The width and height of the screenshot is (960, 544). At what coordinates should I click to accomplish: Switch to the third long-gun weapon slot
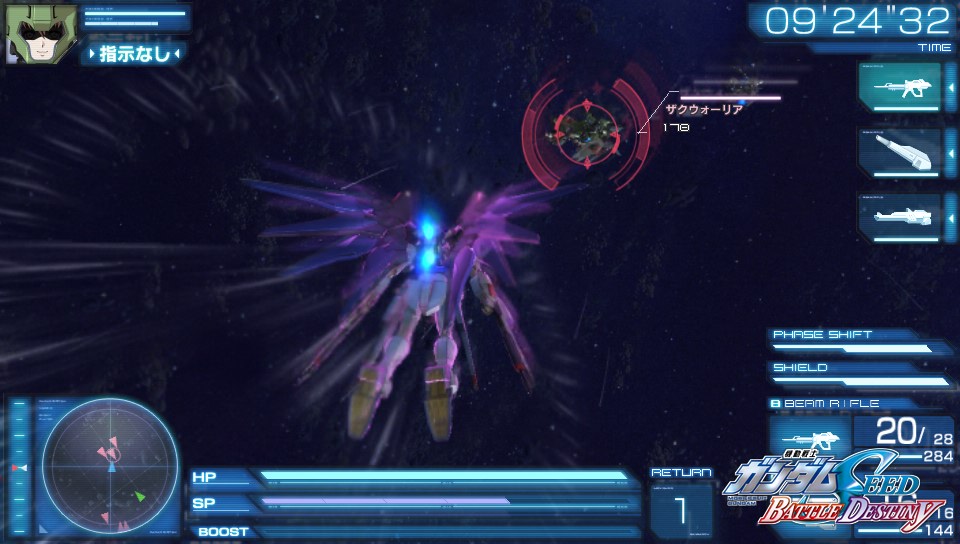coord(899,216)
